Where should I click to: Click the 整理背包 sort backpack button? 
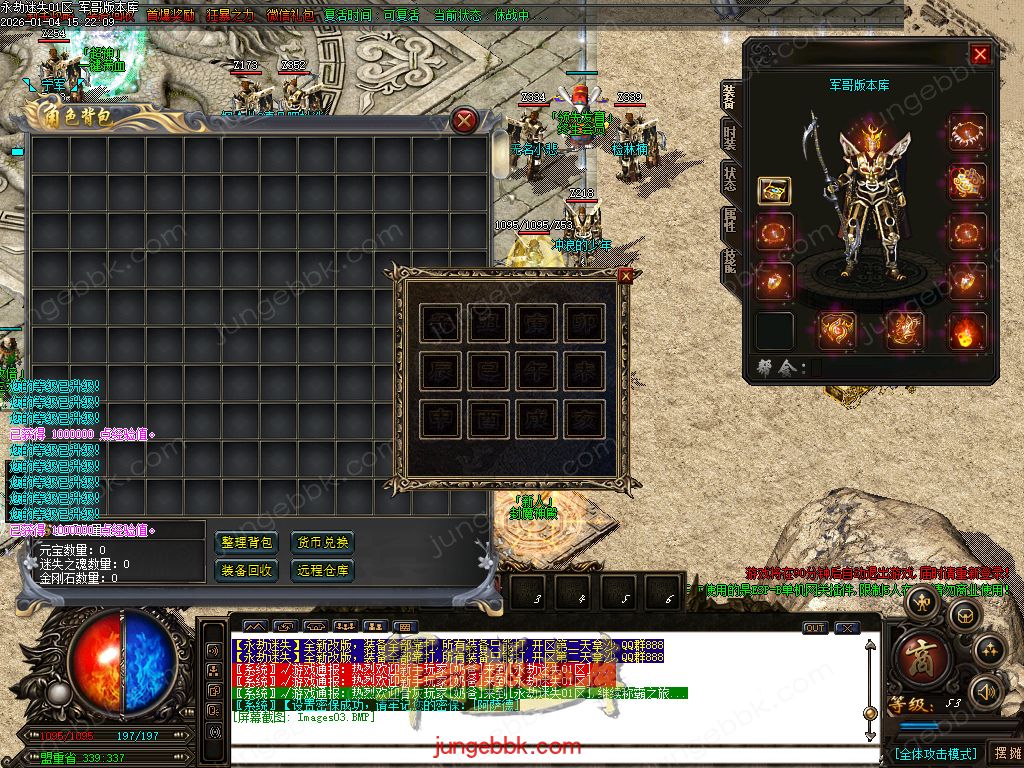pyautogui.click(x=247, y=542)
